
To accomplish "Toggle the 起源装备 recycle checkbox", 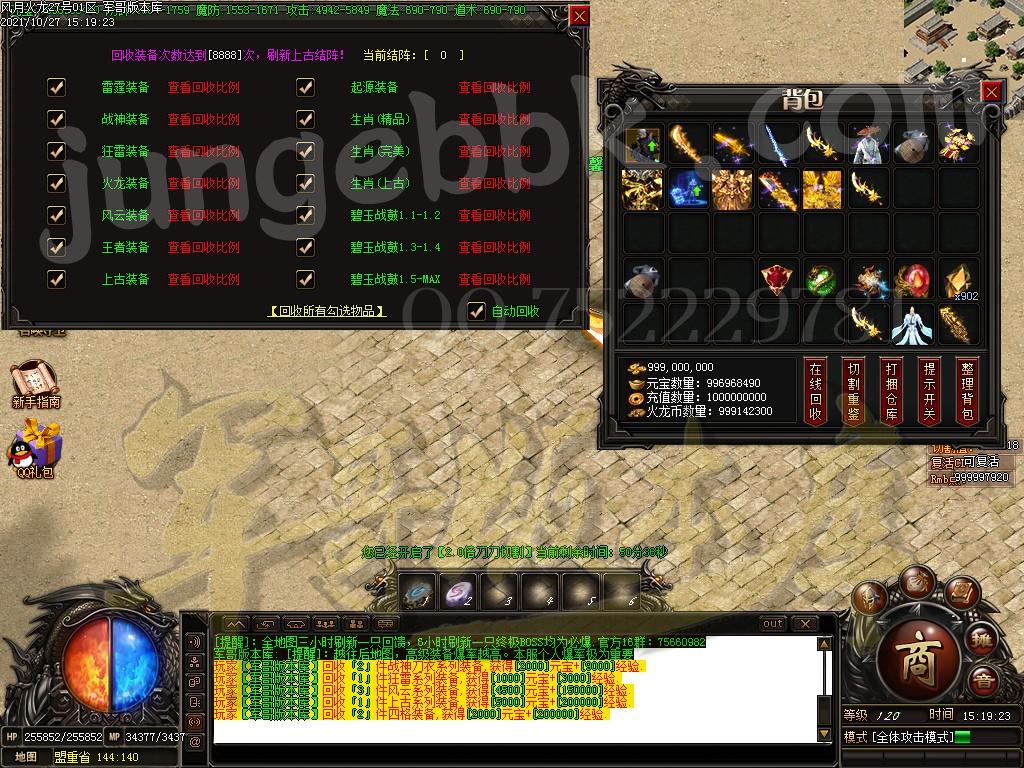I will click(306, 87).
